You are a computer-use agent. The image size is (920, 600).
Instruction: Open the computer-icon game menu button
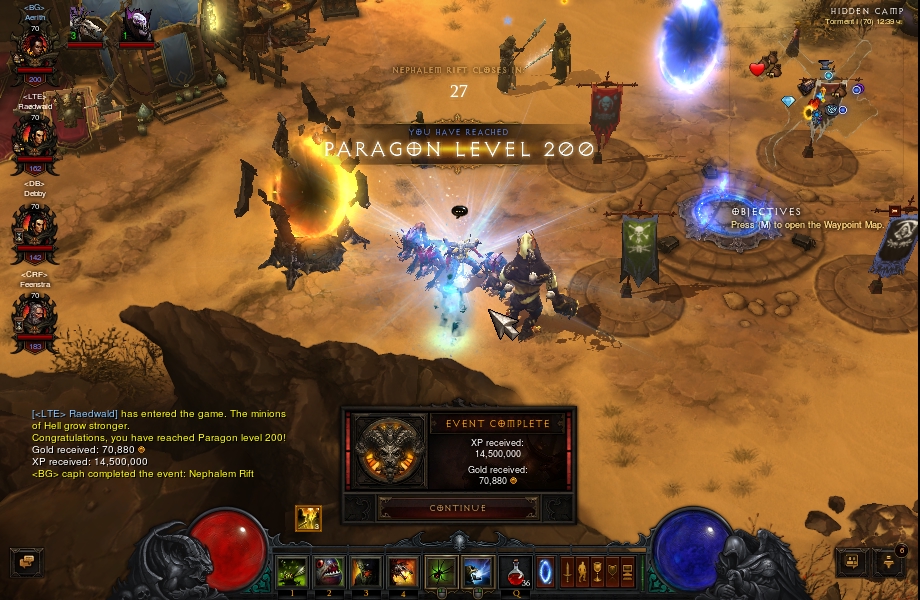tap(627, 571)
